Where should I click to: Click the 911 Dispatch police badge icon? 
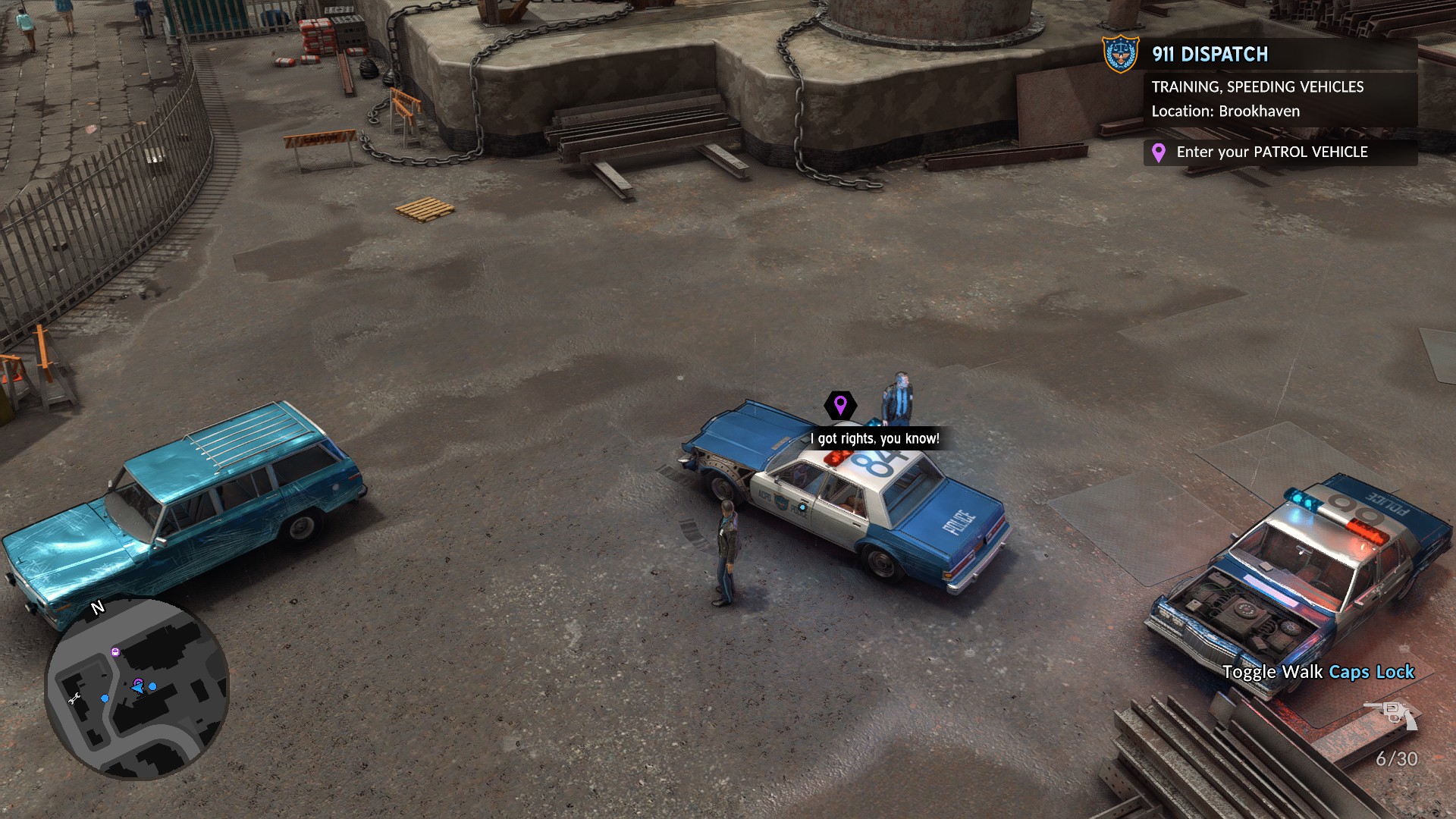pyautogui.click(x=1120, y=54)
